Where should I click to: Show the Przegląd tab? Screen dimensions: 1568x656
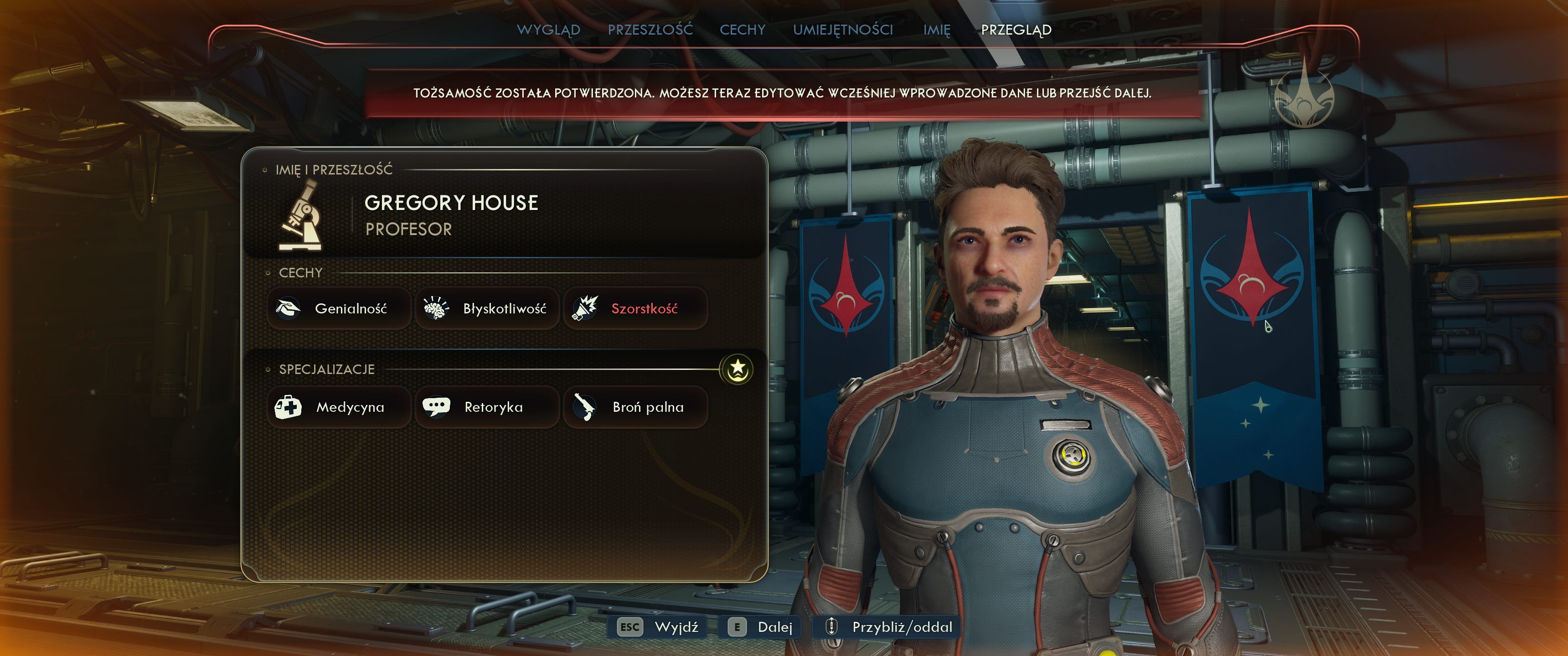tap(1016, 29)
